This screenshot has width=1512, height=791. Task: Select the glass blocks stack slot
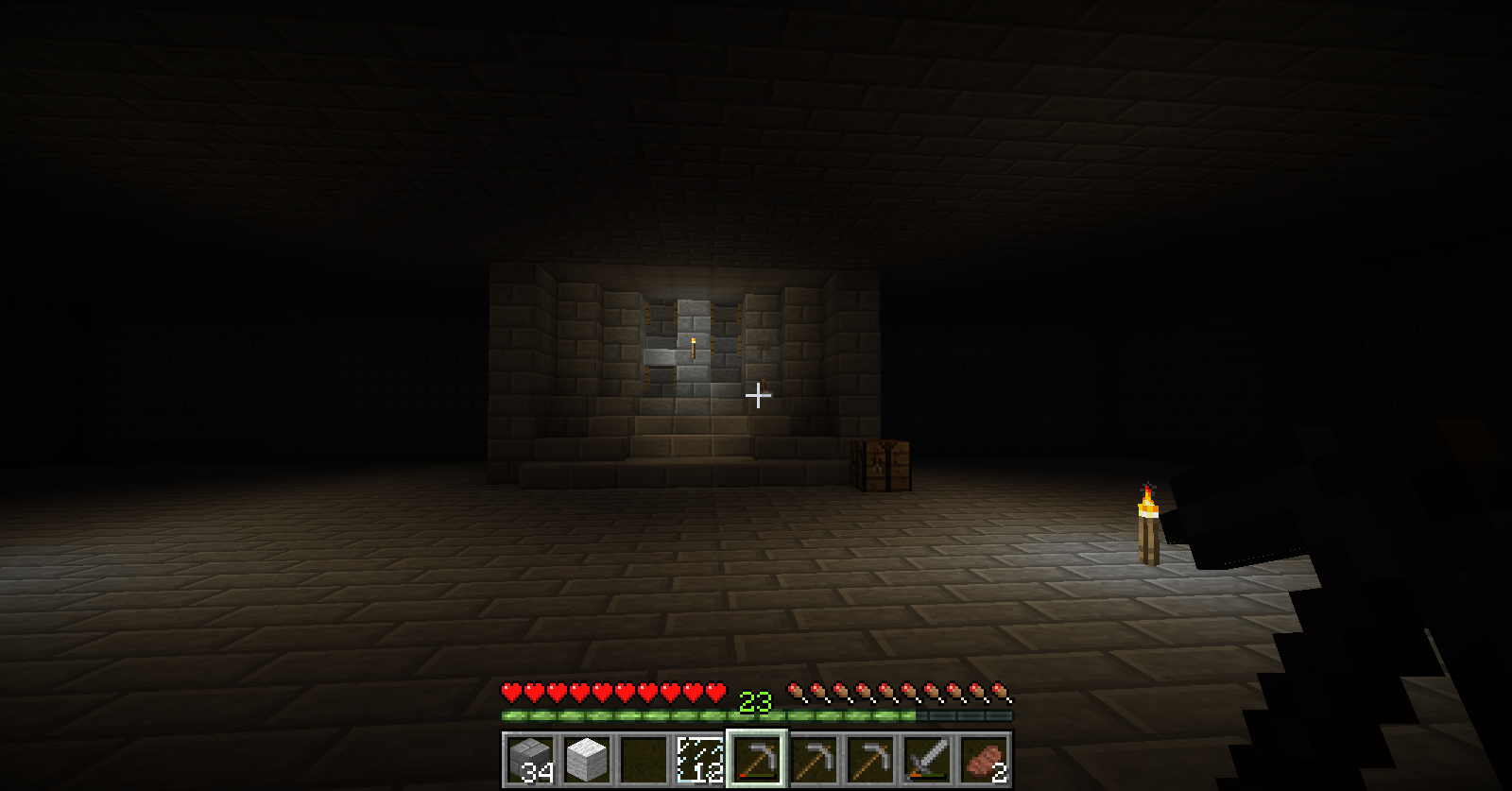point(699,759)
